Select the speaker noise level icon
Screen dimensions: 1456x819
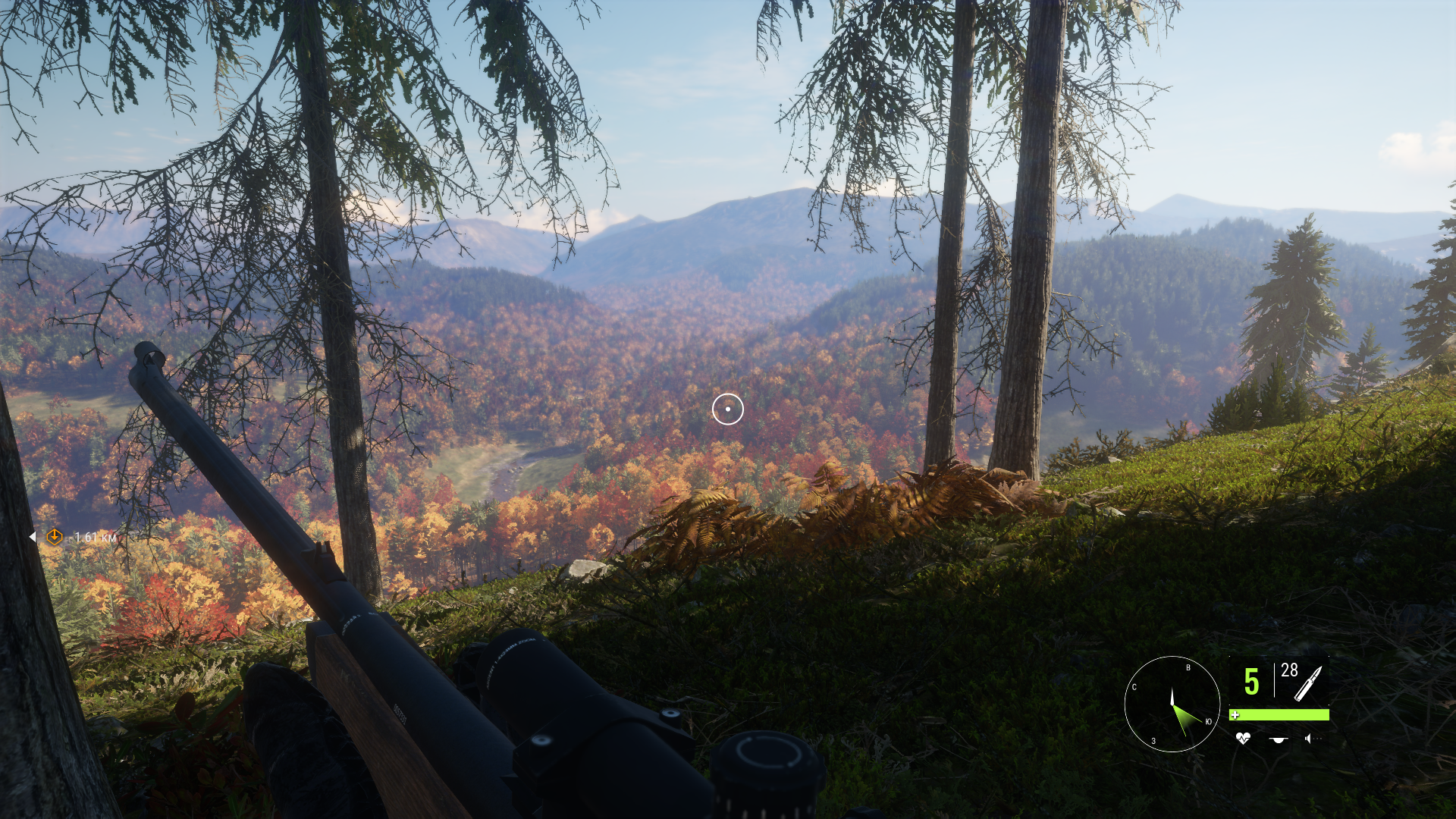[1310, 738]
